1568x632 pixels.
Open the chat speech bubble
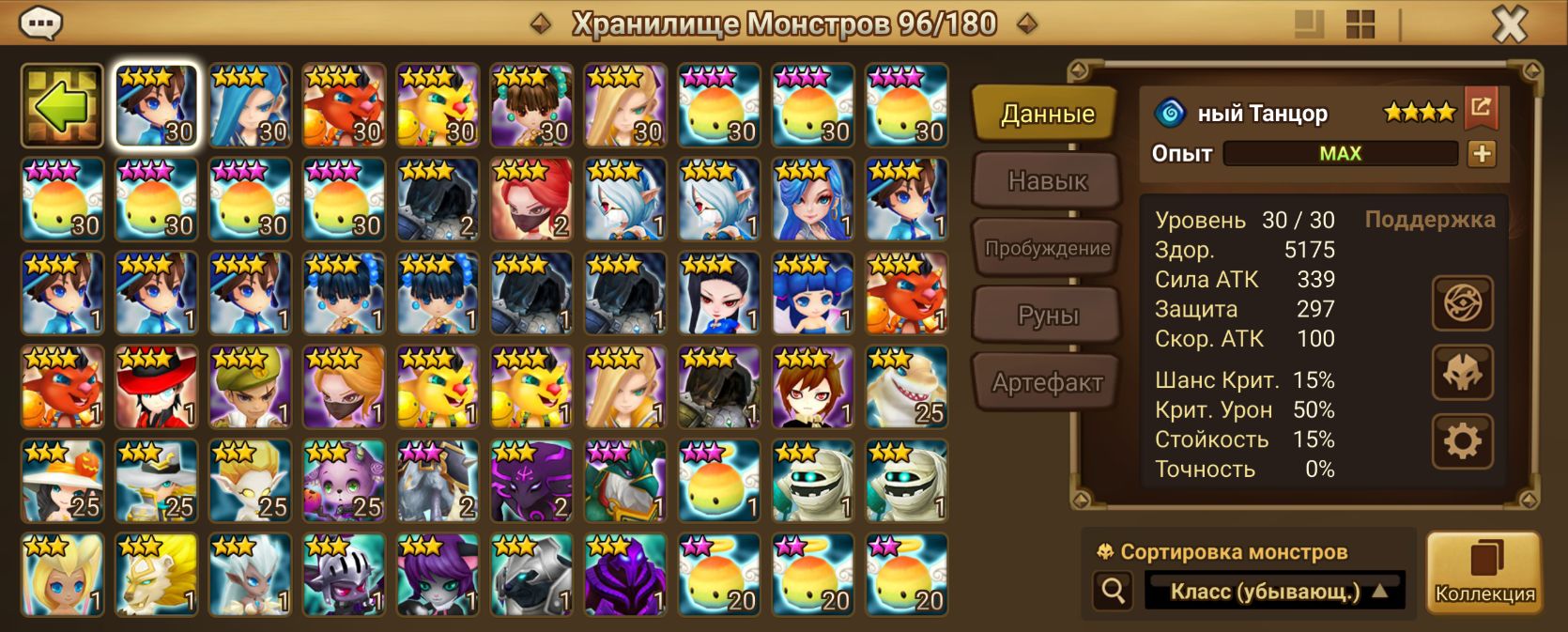click(40, 23)
